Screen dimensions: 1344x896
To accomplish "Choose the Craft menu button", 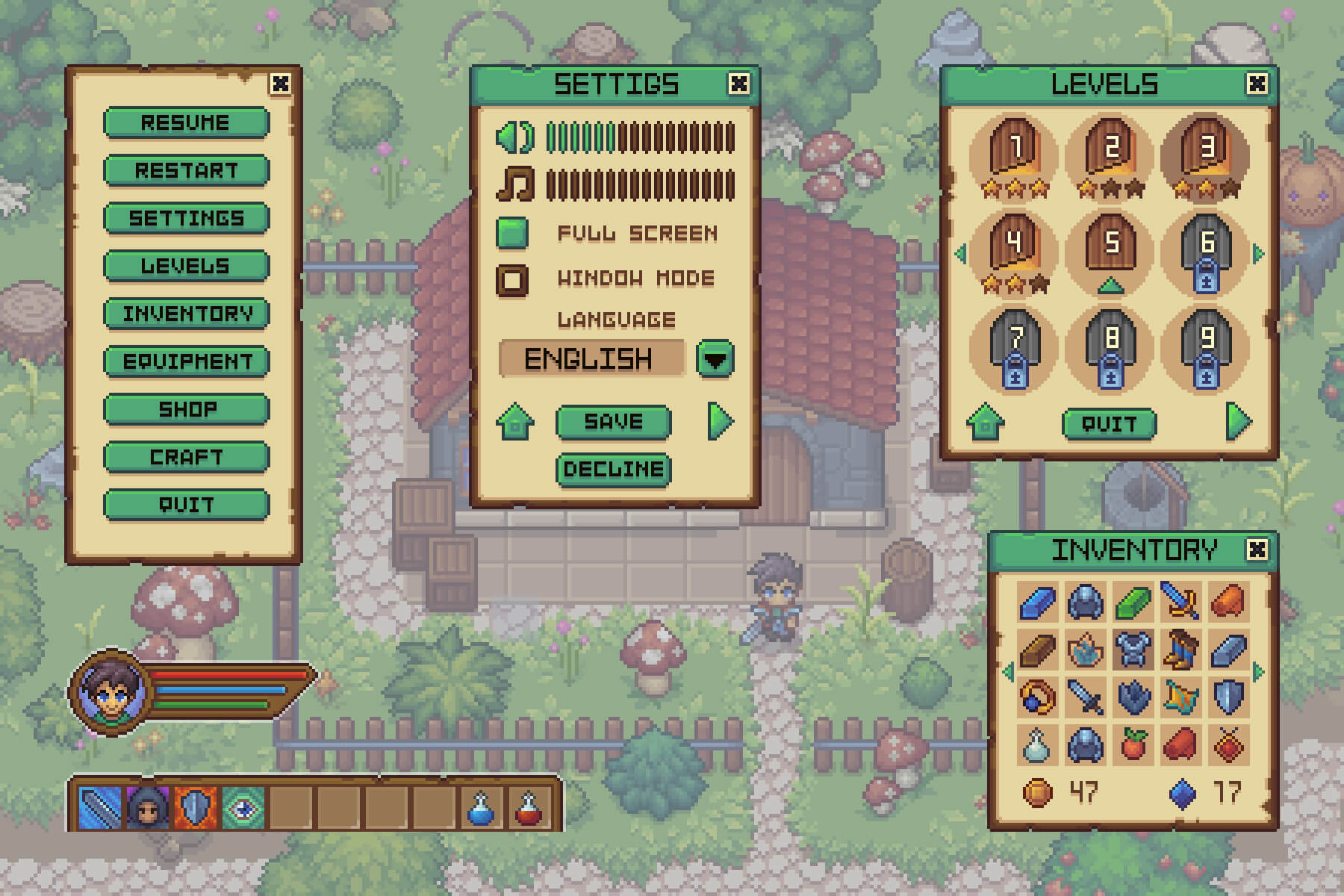I will click(186, 457).
